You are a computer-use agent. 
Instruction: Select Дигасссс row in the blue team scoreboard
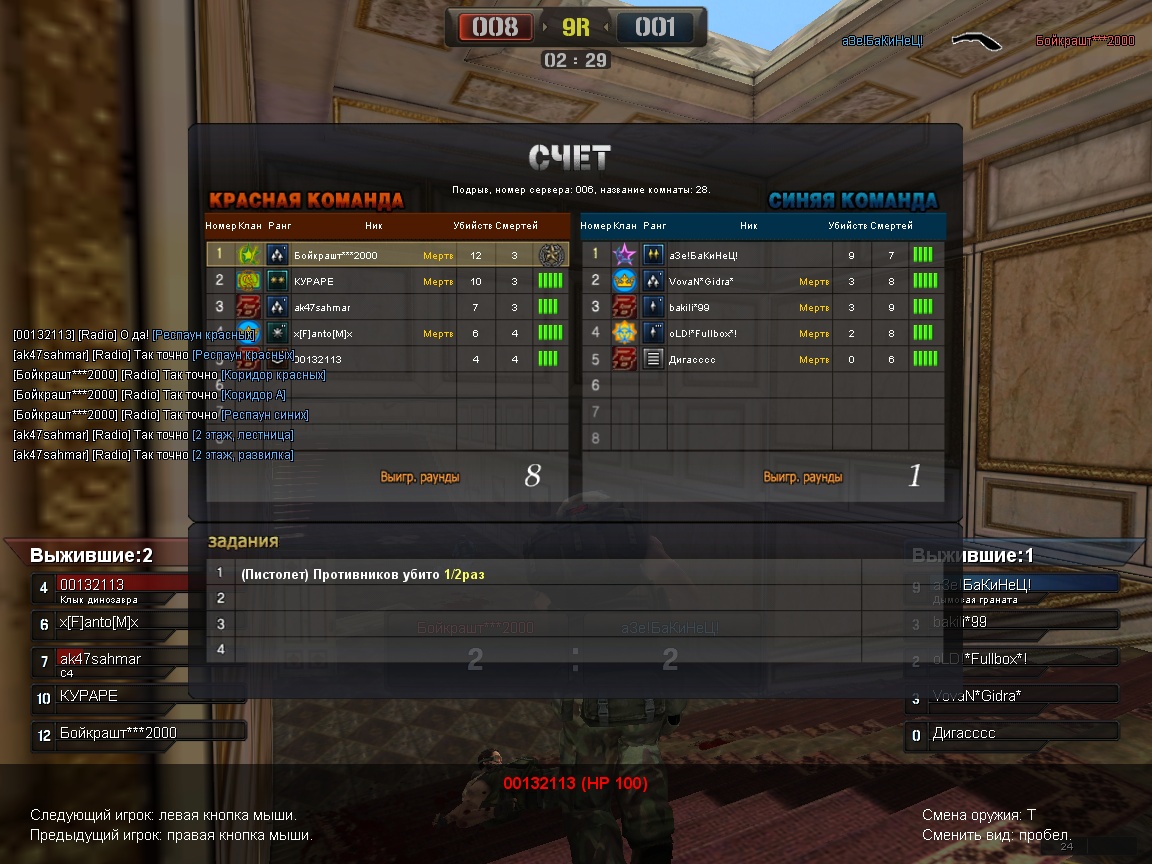pos(762,359)
